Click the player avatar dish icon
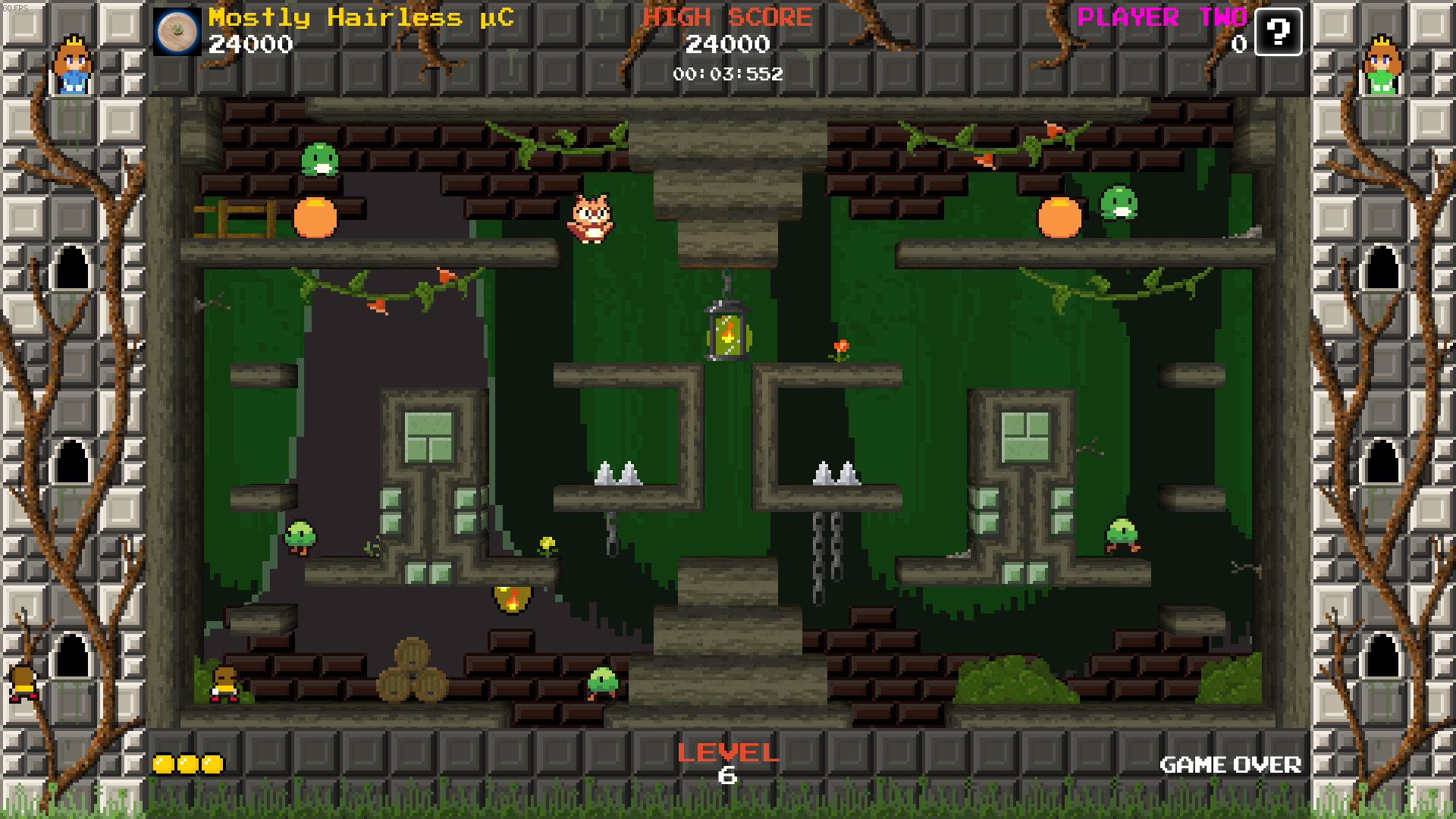Screen dimensions: 1456x819 coord(176,32)
